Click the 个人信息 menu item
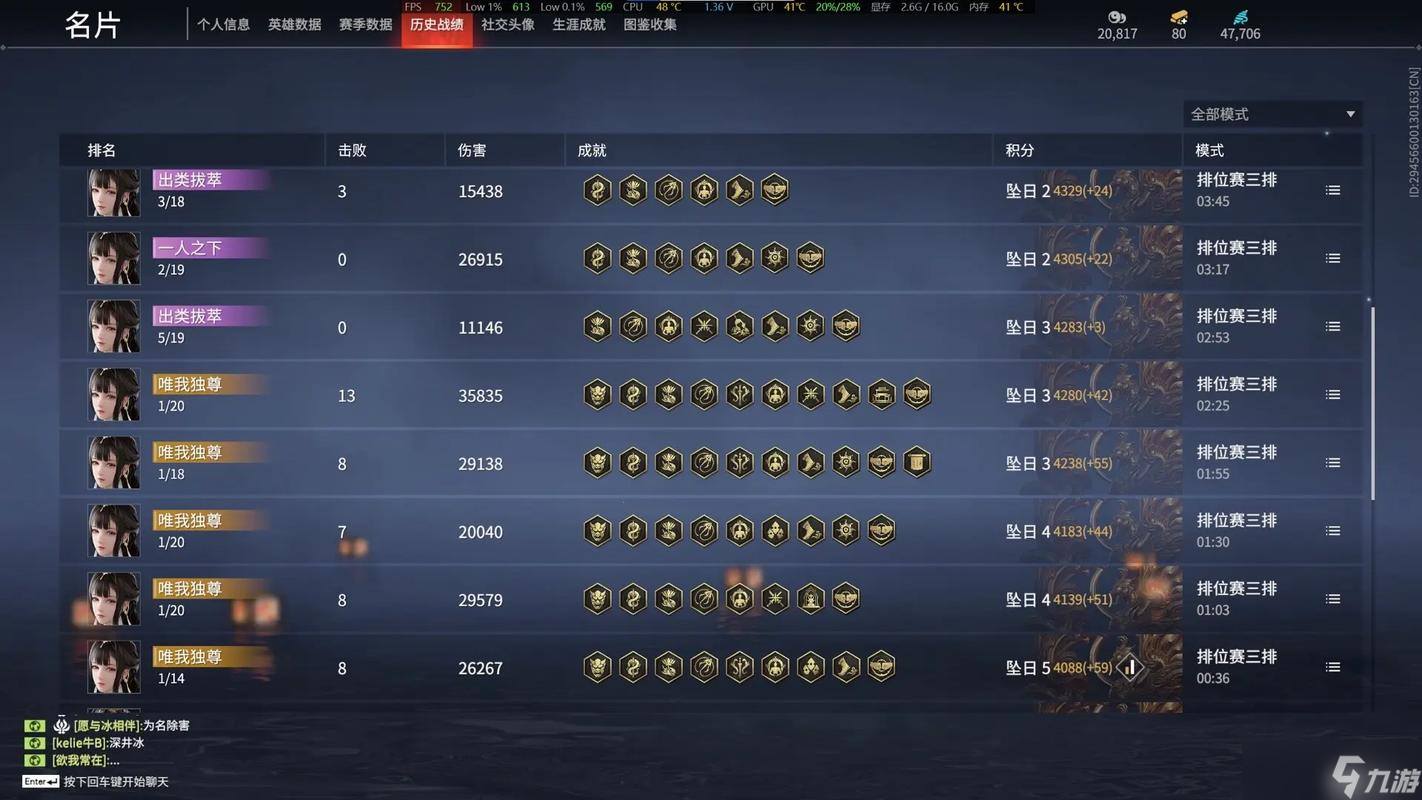1422x800 pixels. (224, 24)
